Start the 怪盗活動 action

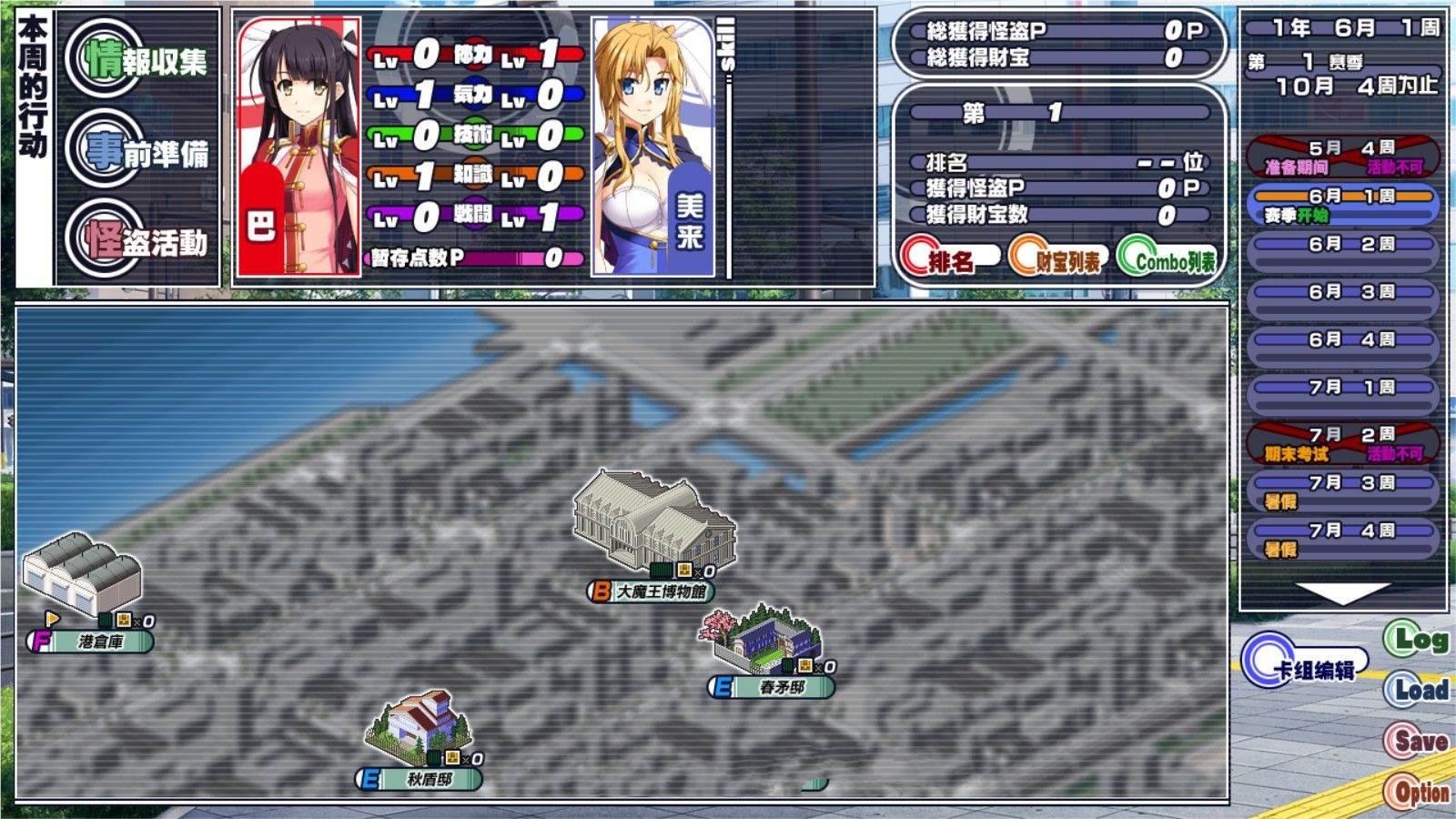point(146,240)
